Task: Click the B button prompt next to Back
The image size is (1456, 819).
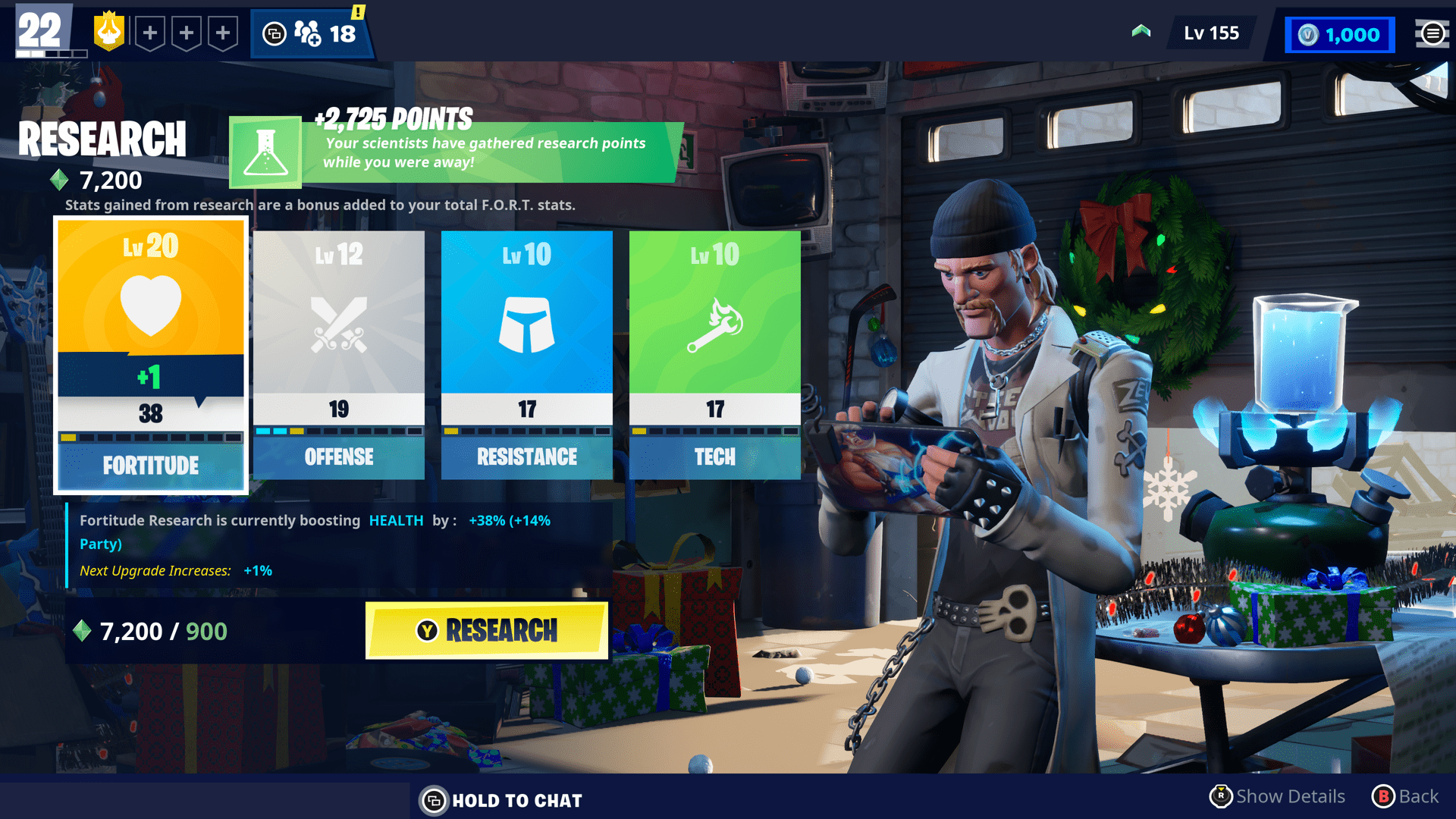Action: point(1384,797)
